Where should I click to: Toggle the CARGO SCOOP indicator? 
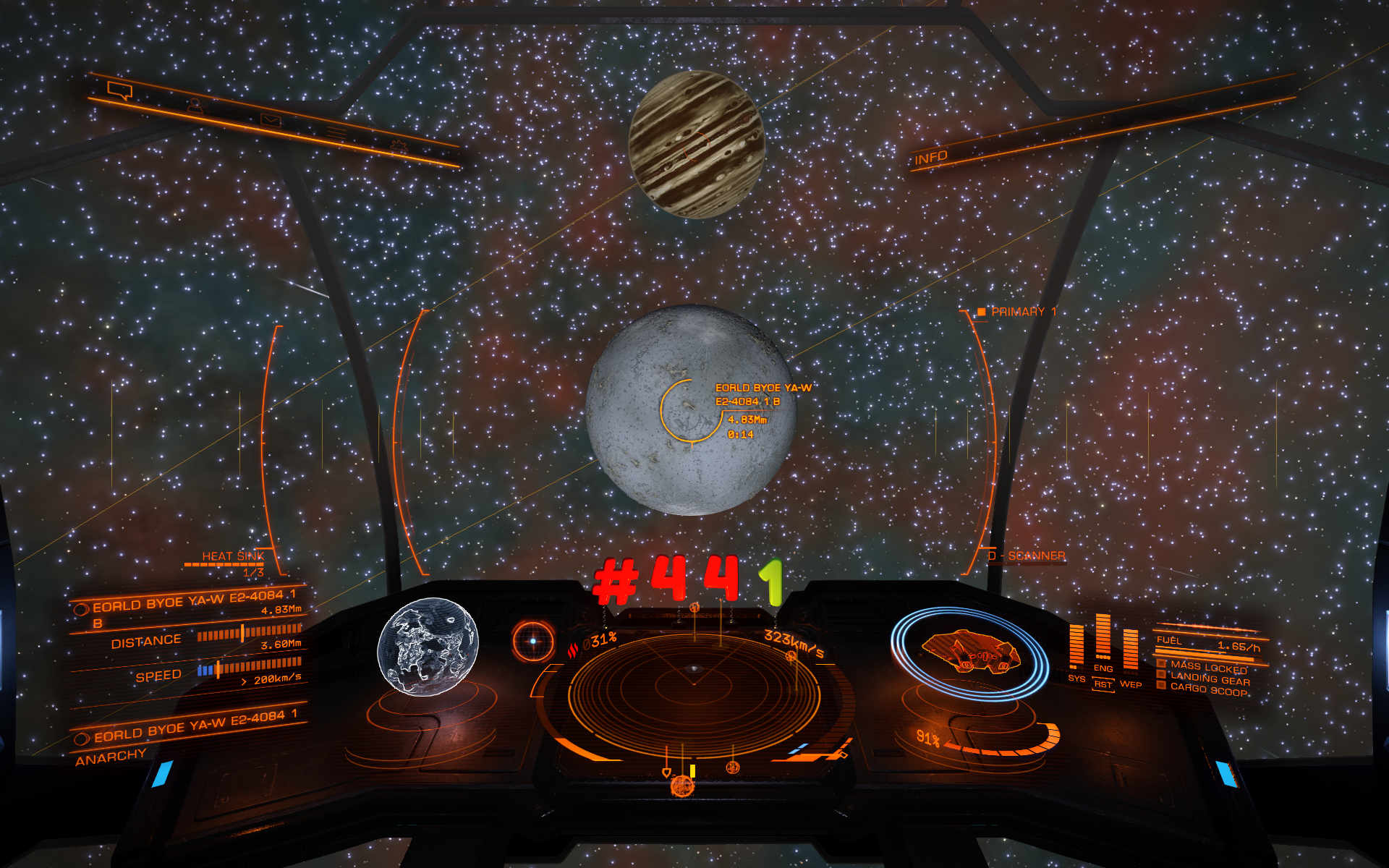(1208, 690)
